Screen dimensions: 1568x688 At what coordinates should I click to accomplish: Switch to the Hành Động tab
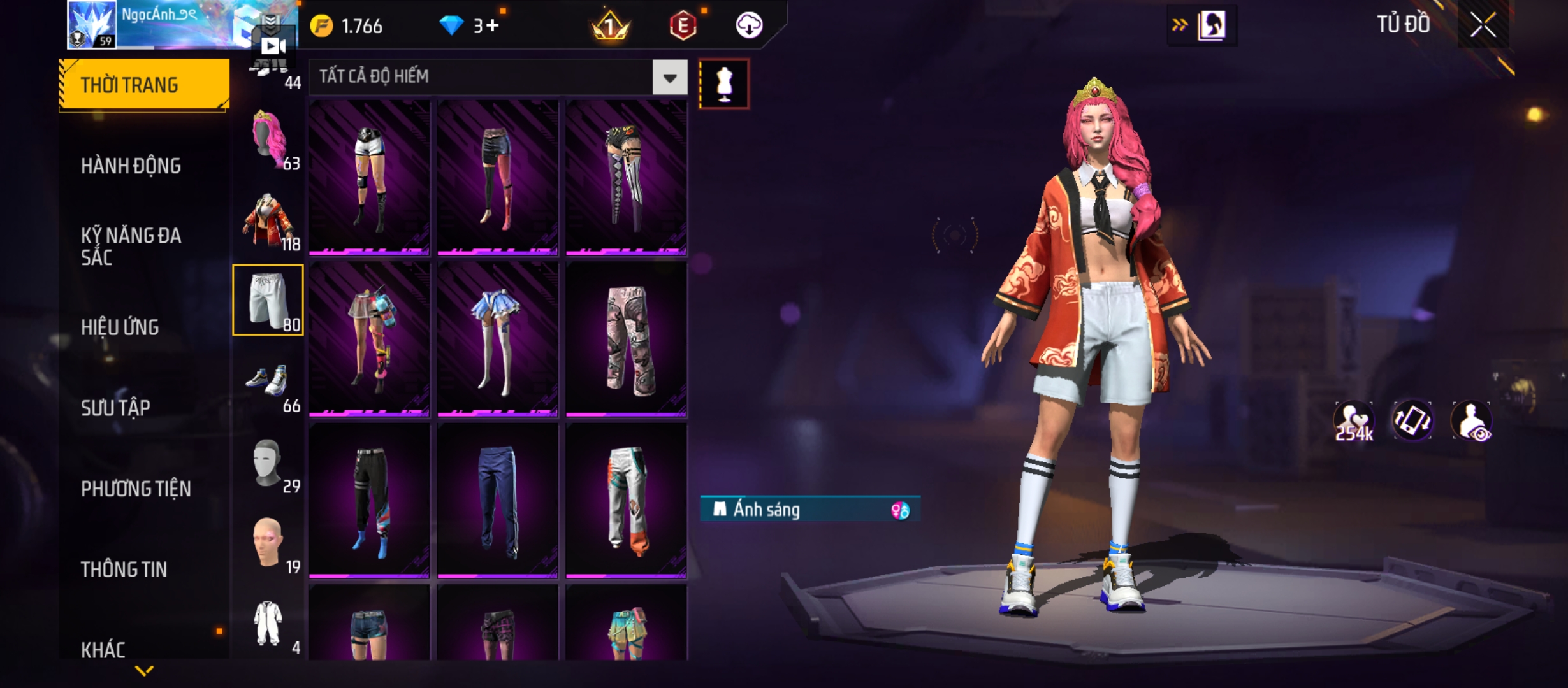coord(131,166)
